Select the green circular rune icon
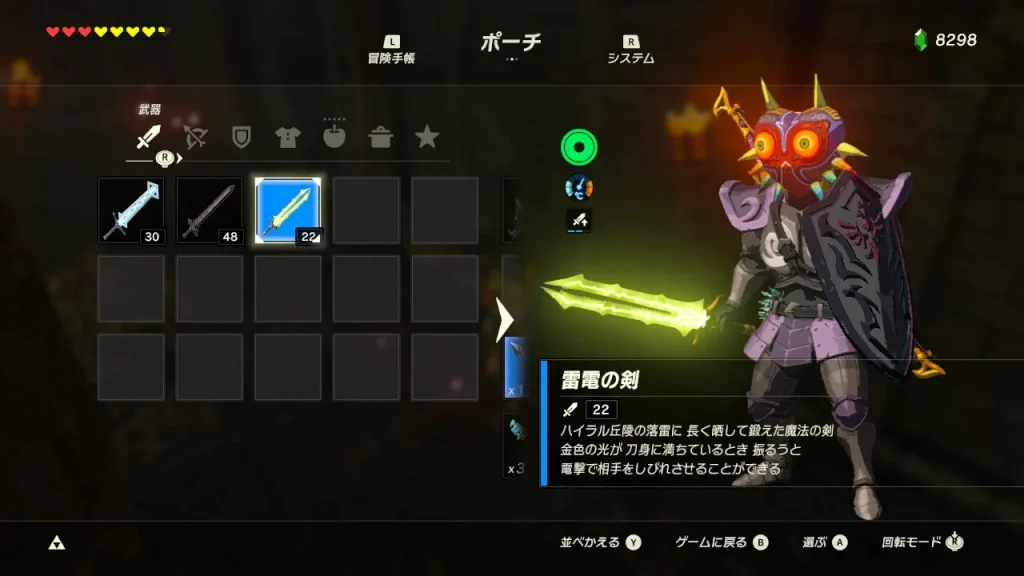 click(x=579, y=148)
